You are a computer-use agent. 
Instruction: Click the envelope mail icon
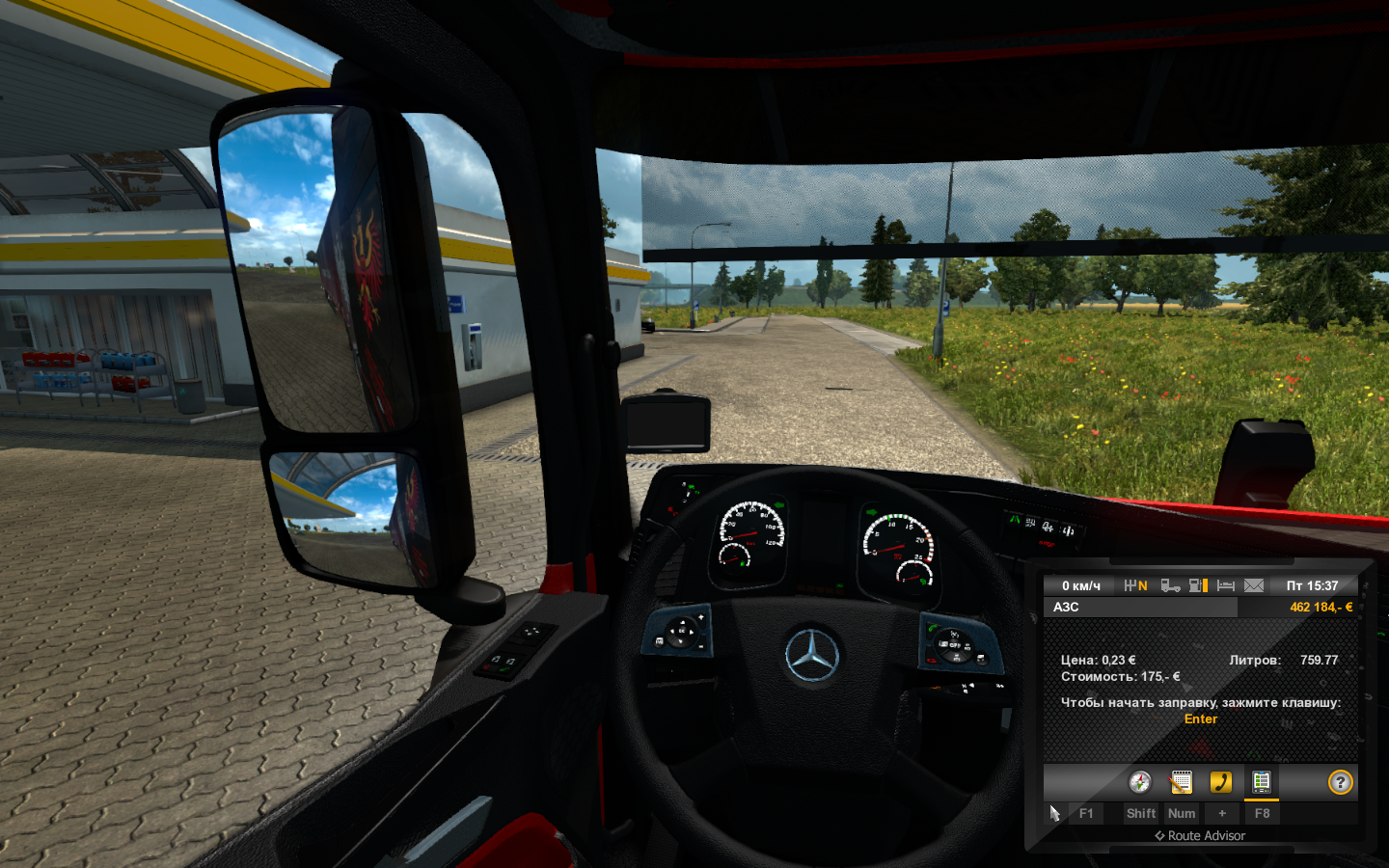(1254, 585)
